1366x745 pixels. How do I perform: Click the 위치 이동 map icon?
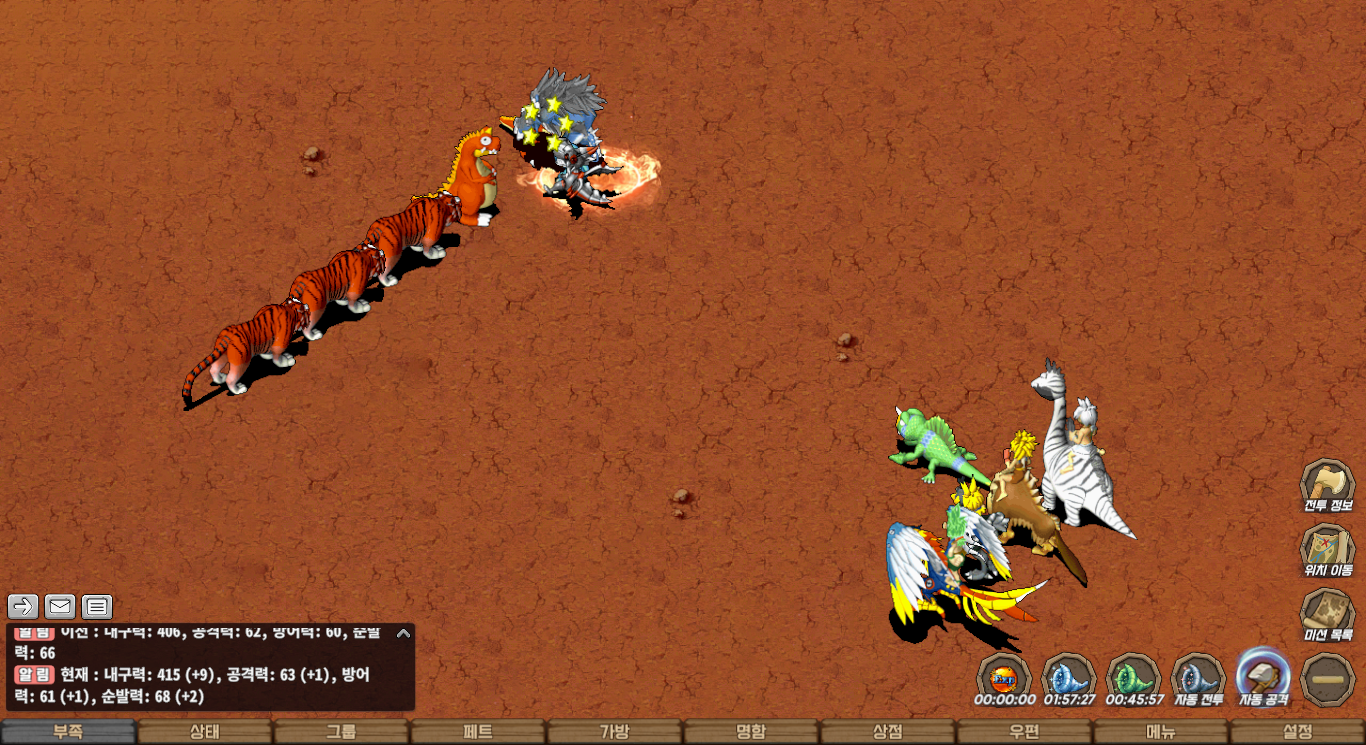pyautogui.click(x=1327, y=550)
